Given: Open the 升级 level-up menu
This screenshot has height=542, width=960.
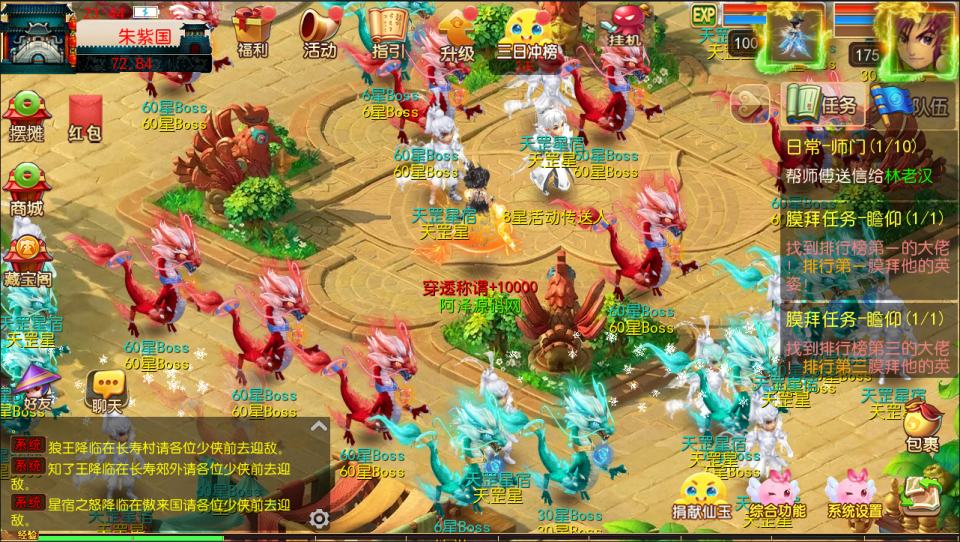Looking at the screenshot, I should coord(456,32).
